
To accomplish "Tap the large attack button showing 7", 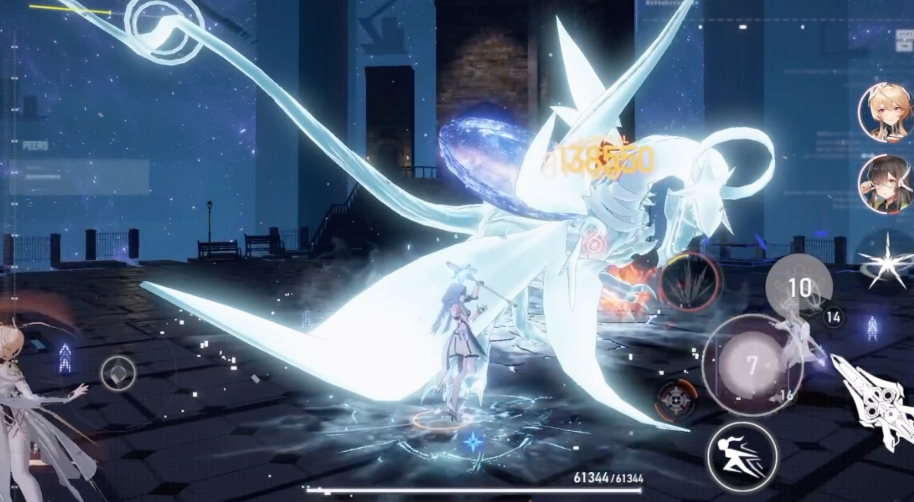I will [x=752, y=364].
